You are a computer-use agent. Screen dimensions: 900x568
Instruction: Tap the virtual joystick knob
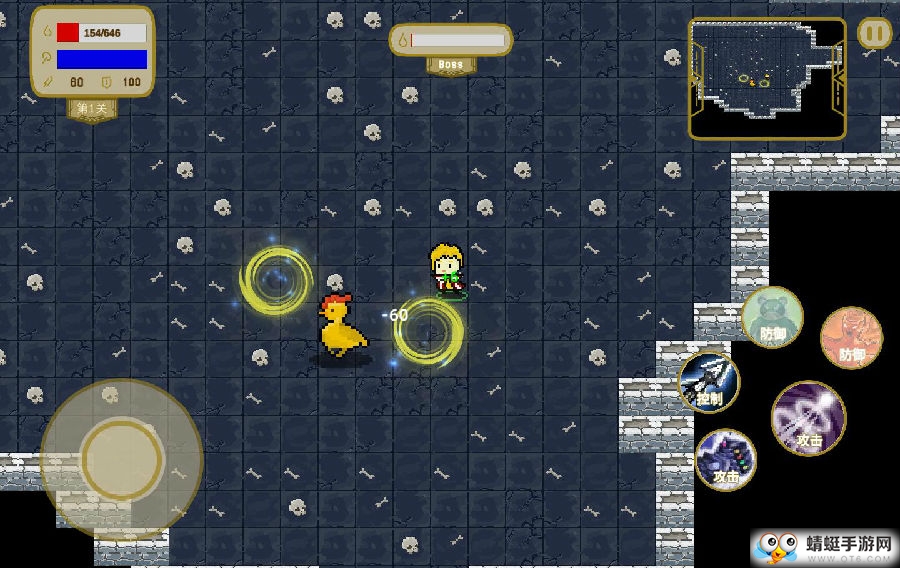click(x=122, y=459)
